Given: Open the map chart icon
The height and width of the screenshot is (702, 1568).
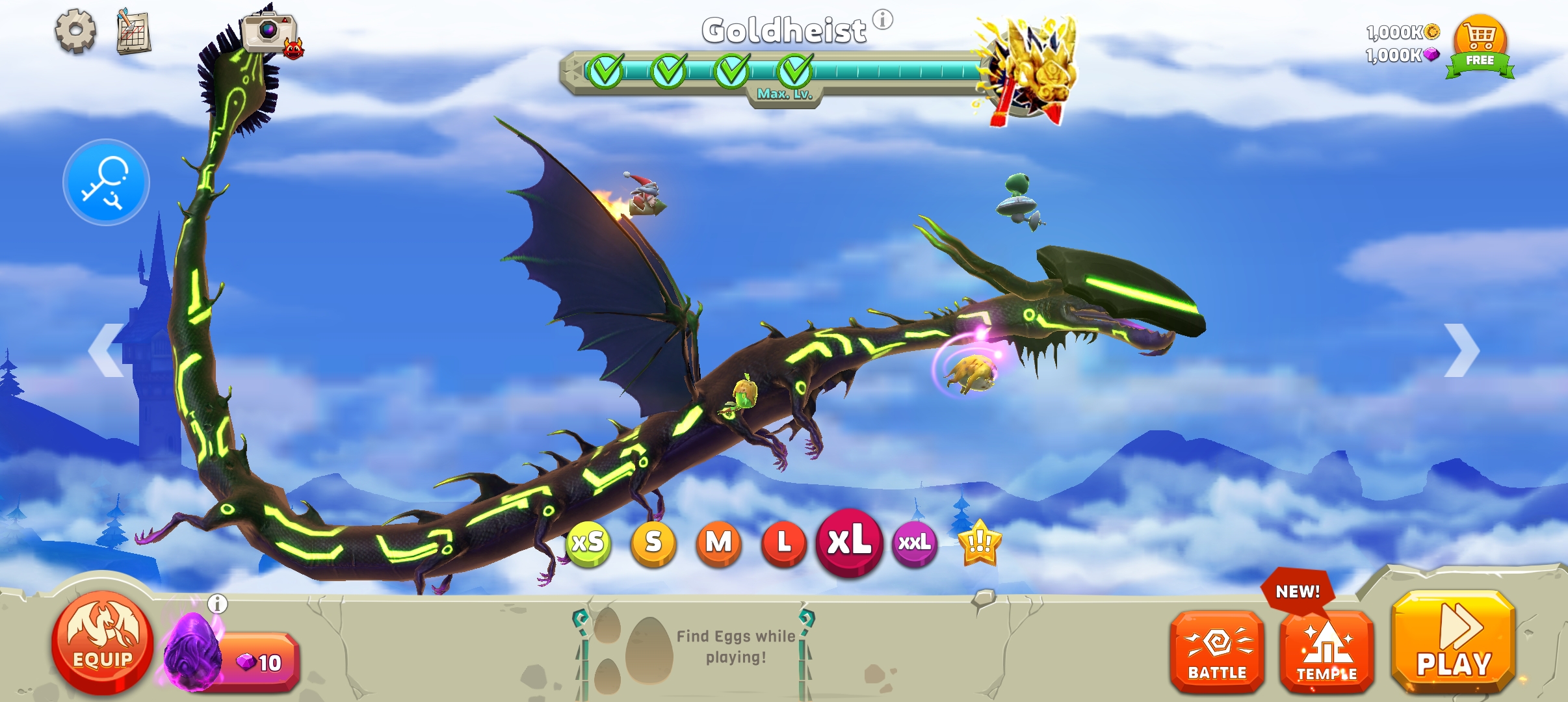Looking at the screenshot, I should click(133, 31).
